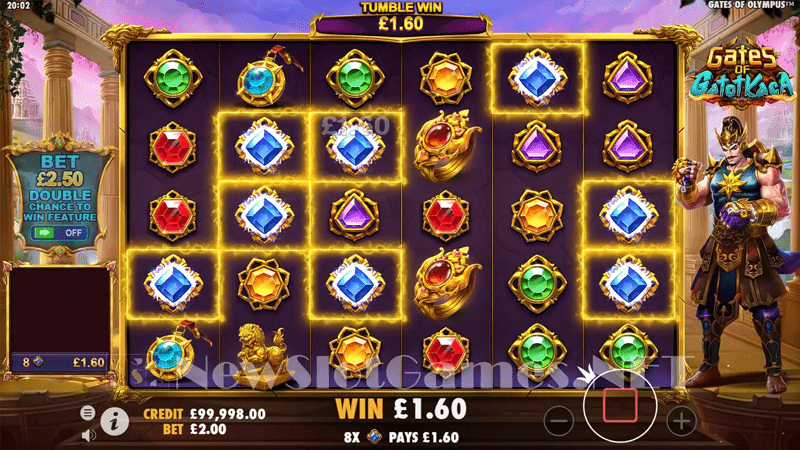The width and height of the screenshot is (800, 450).
Task: Open the hamburger settings menu
Action: click(88, 412)
